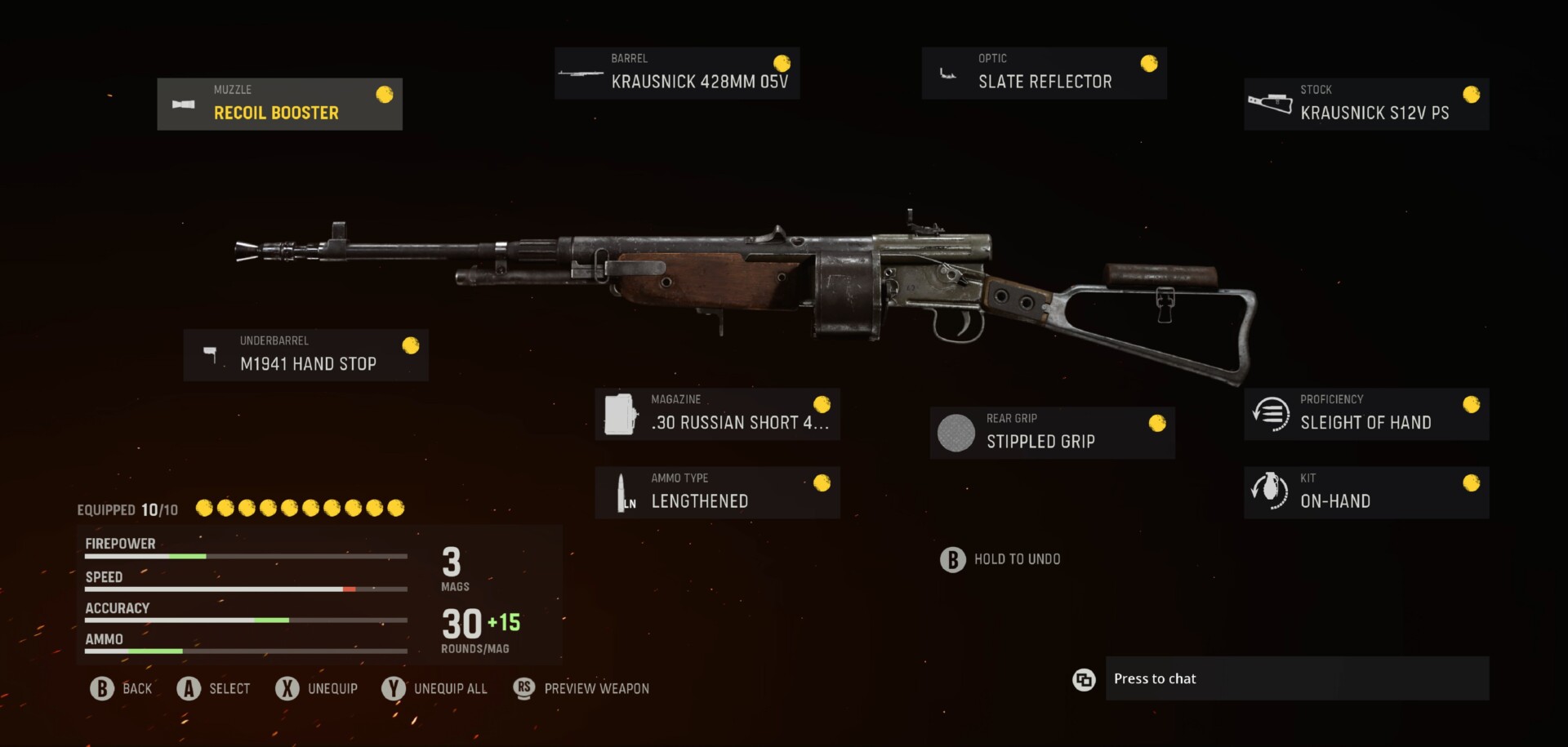Viewport: 1568px width, 747px height.
Task: Click the .30 Russian Short magazine icon
Action: 621,415
